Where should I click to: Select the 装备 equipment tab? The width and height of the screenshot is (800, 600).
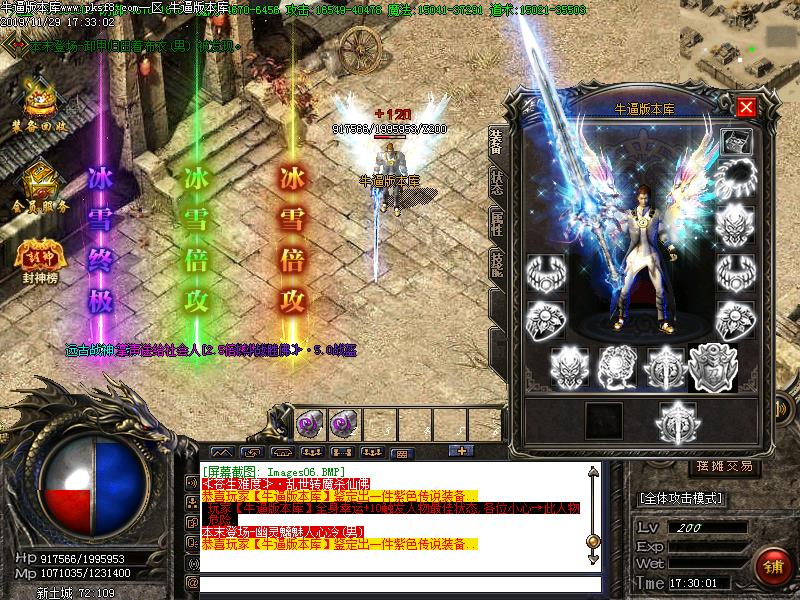[496, 142]
